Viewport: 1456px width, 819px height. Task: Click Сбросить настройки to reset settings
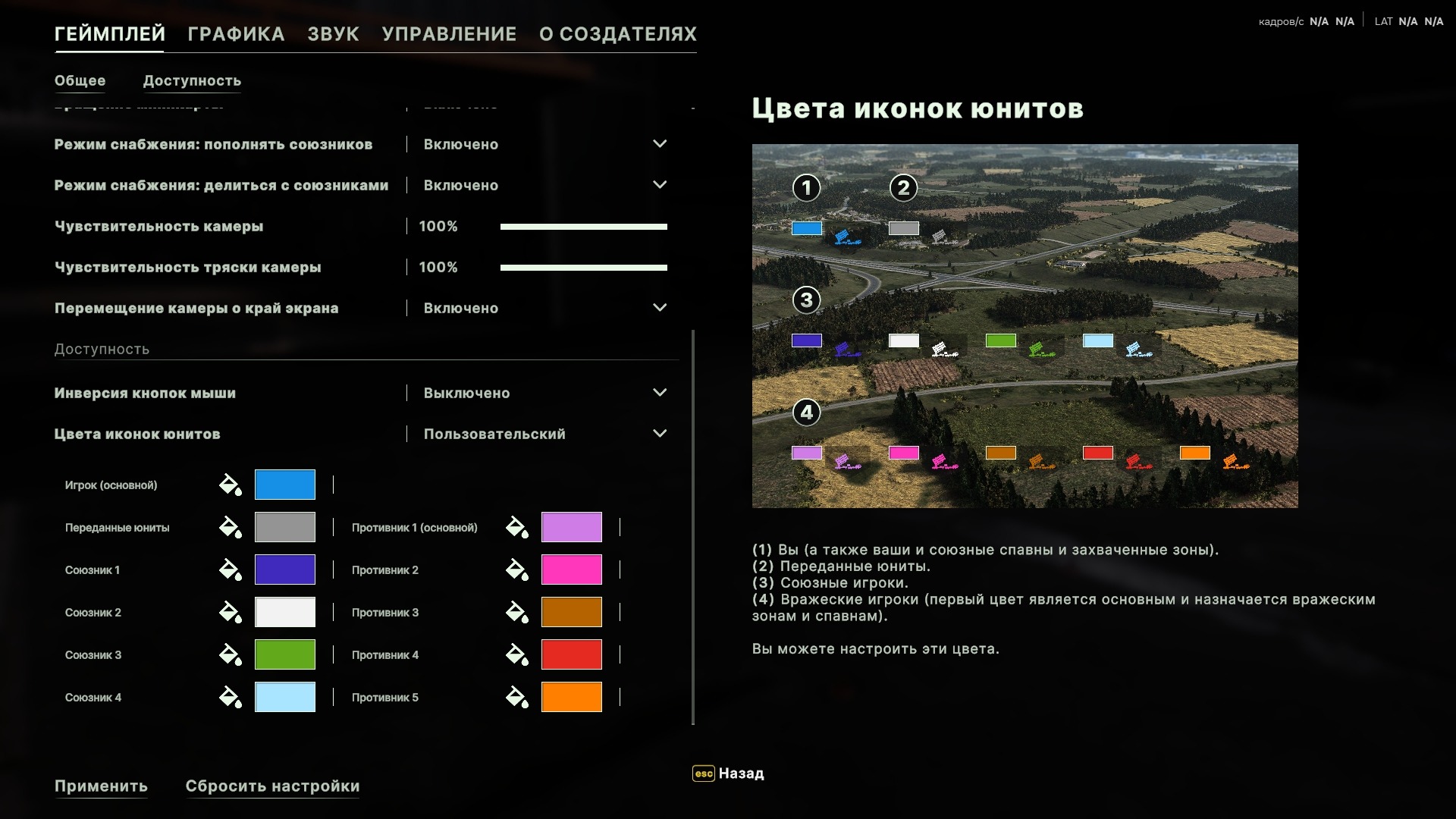coord(272,786)
